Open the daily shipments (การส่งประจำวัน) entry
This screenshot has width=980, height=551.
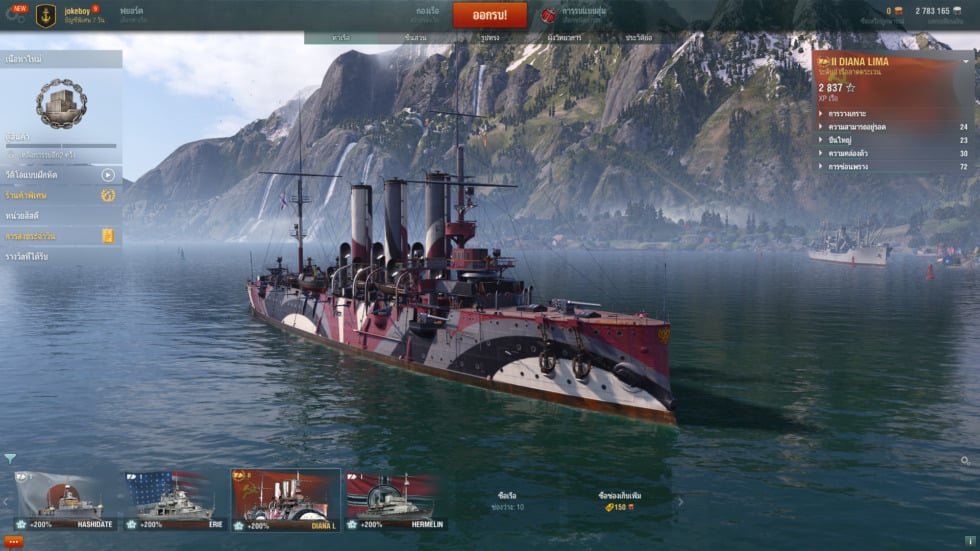point(61,236)
